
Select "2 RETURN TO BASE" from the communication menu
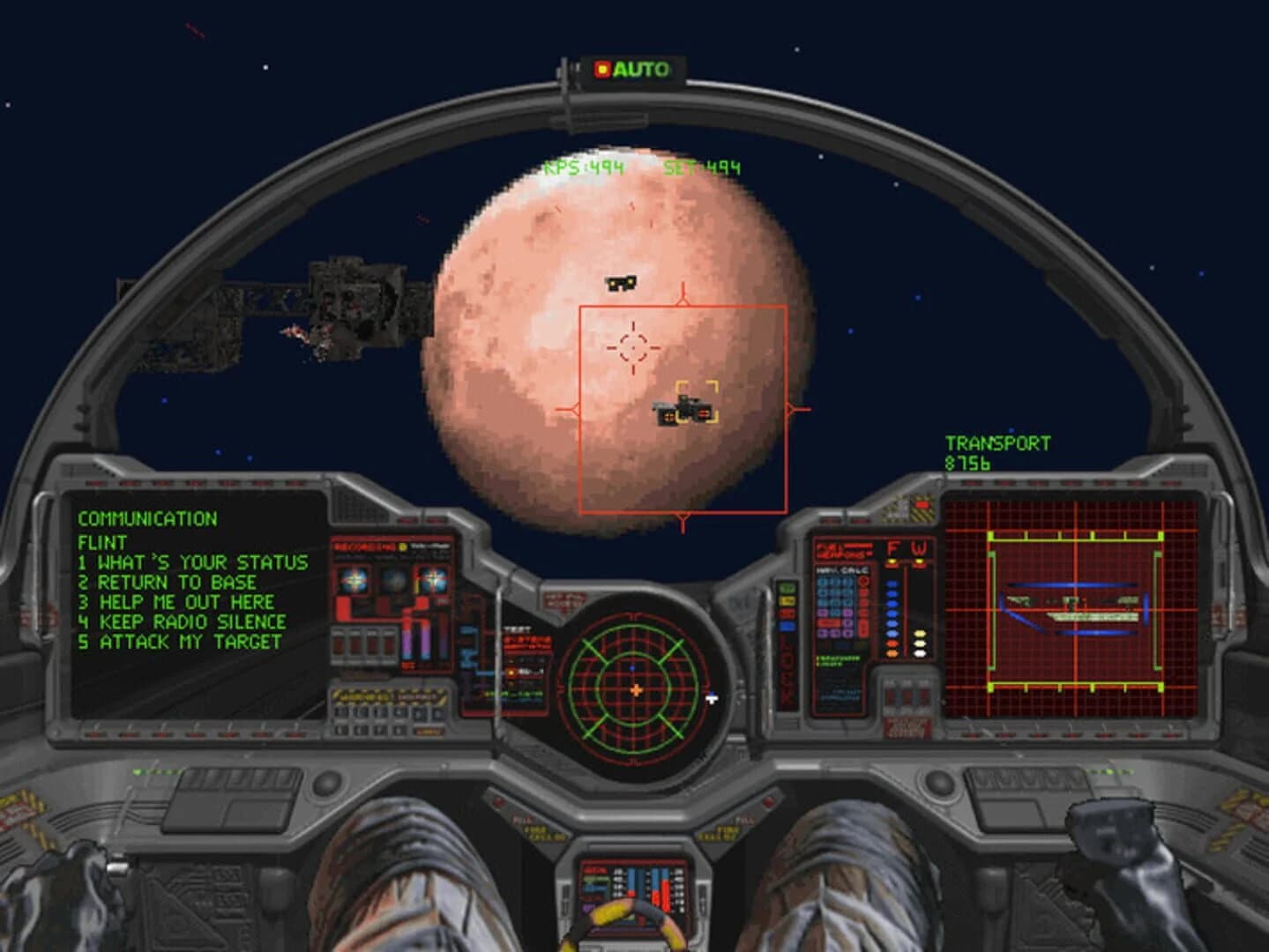pos(167,583)
